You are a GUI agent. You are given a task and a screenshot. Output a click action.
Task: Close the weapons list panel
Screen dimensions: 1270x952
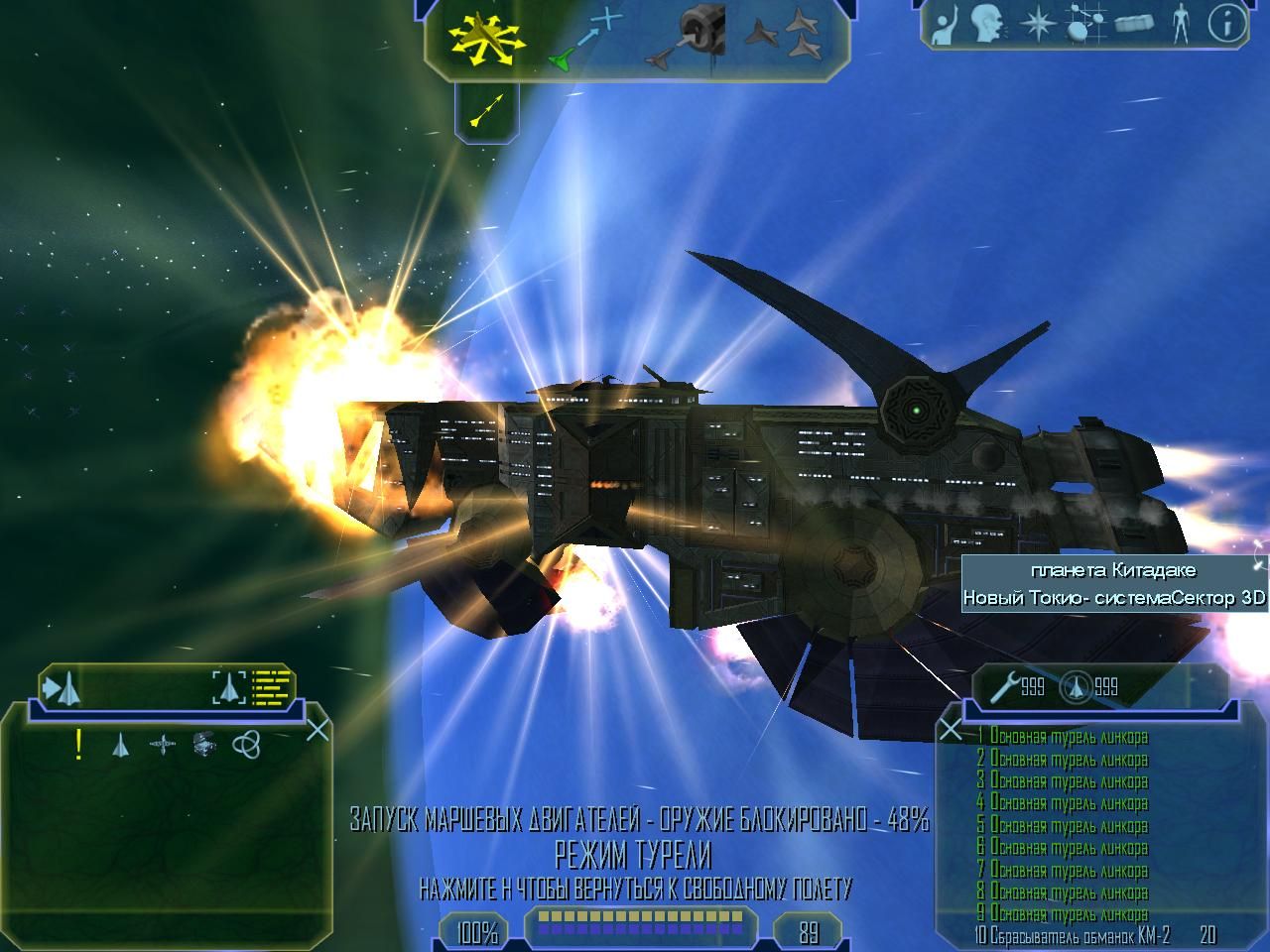(x=951, y=731)
